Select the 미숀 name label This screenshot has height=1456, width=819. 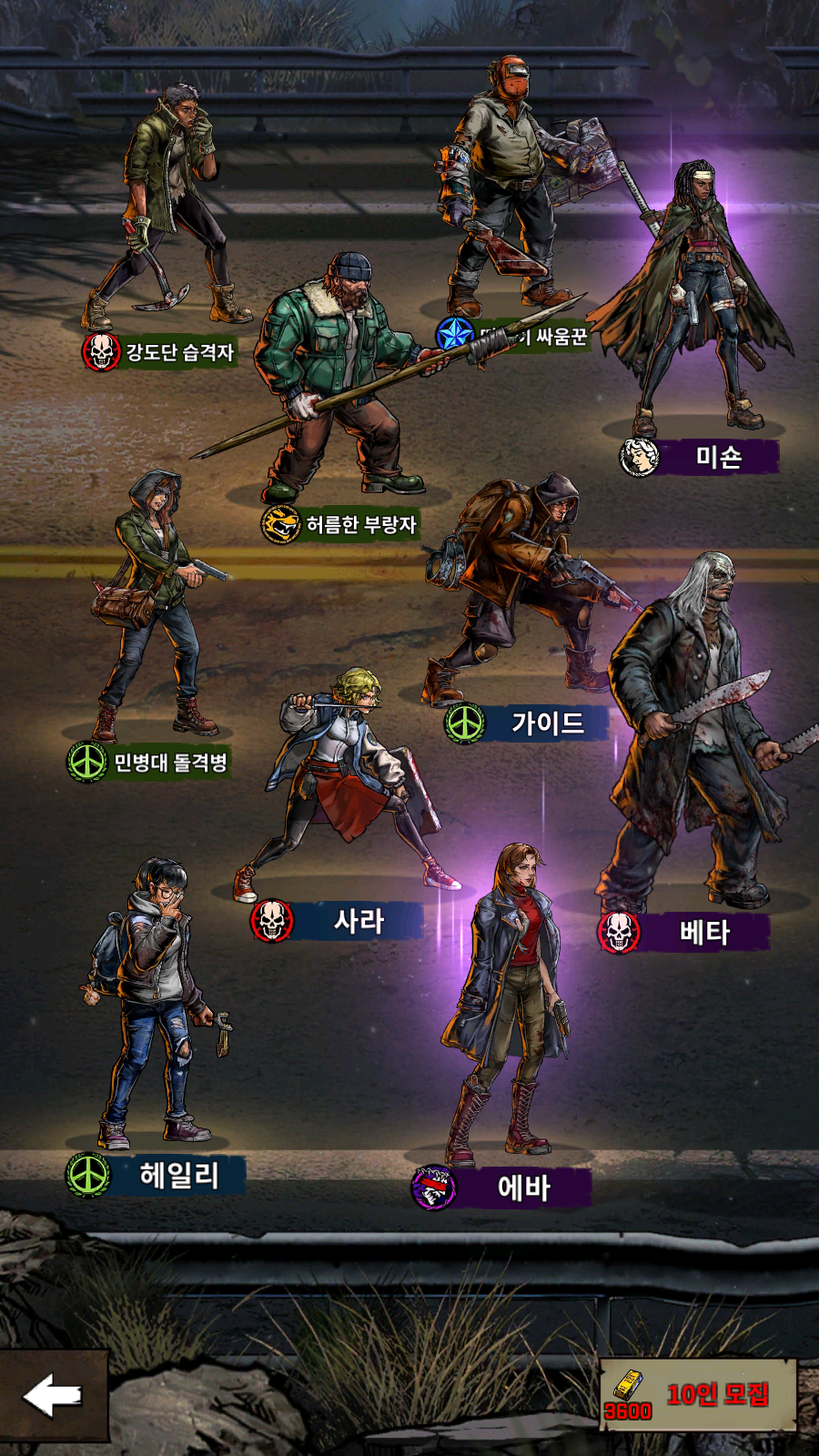click(x=718, y=457)
